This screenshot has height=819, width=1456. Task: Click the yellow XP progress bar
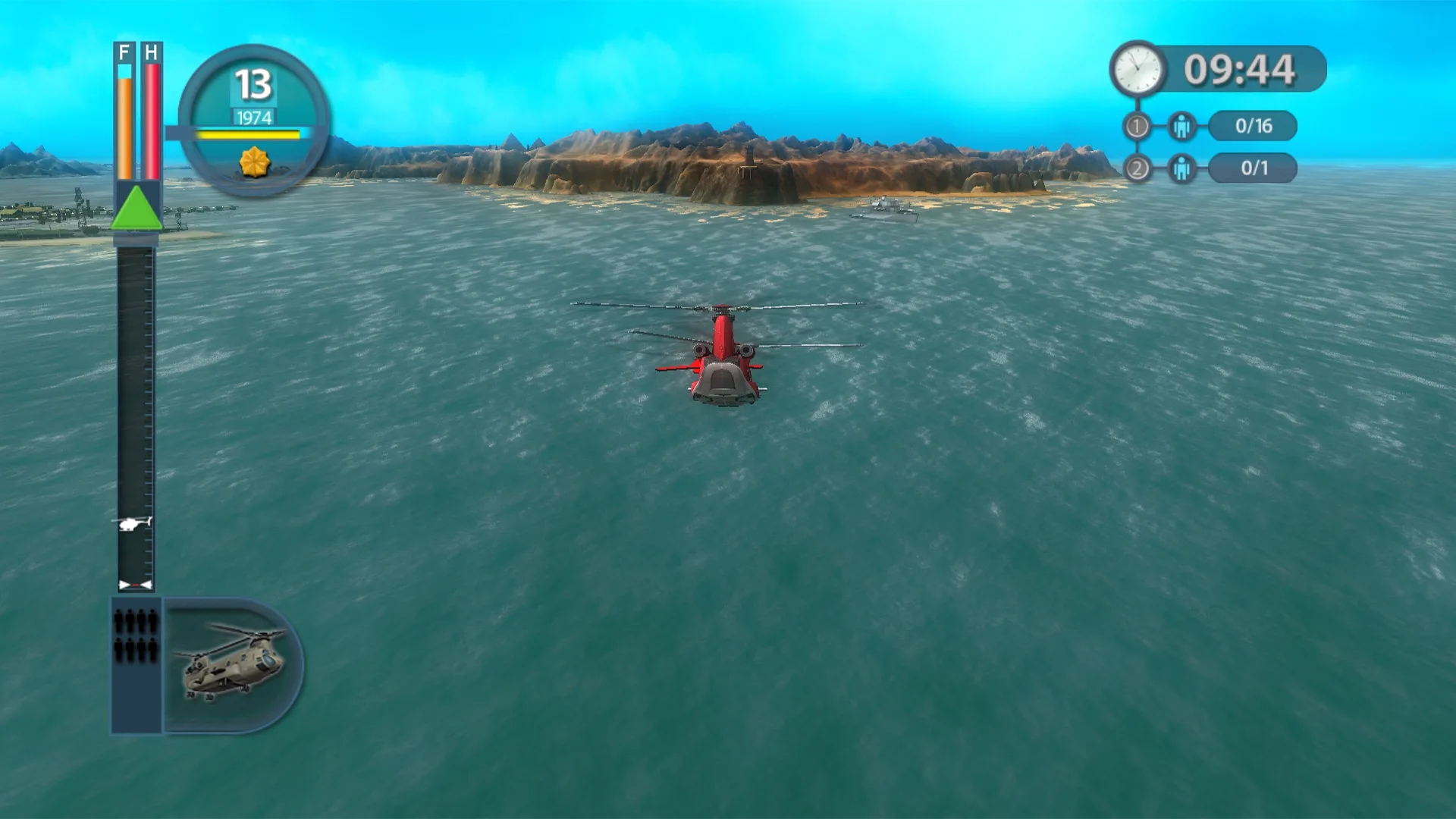250,133
